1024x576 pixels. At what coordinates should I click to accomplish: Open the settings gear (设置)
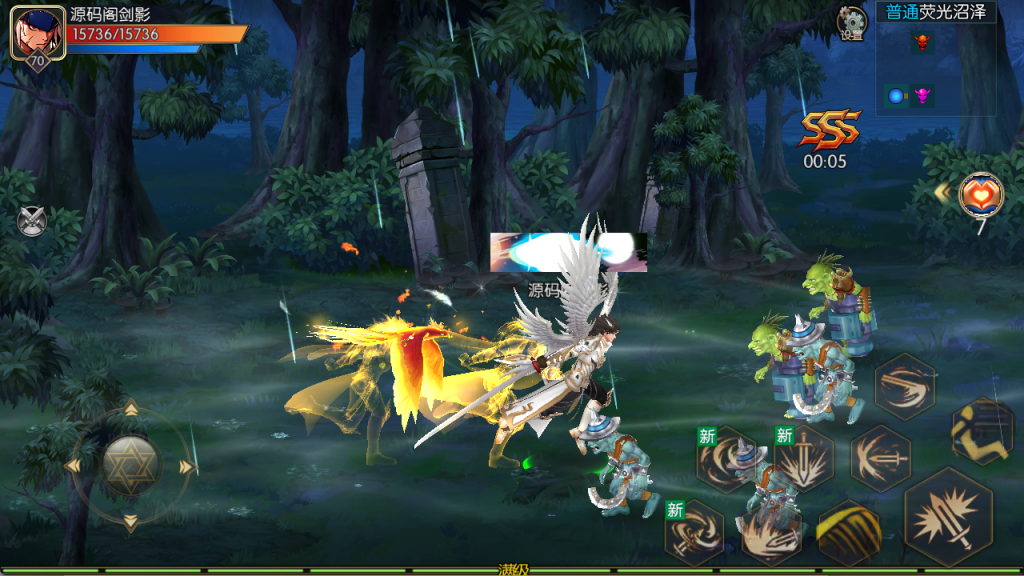click(852, 20)
